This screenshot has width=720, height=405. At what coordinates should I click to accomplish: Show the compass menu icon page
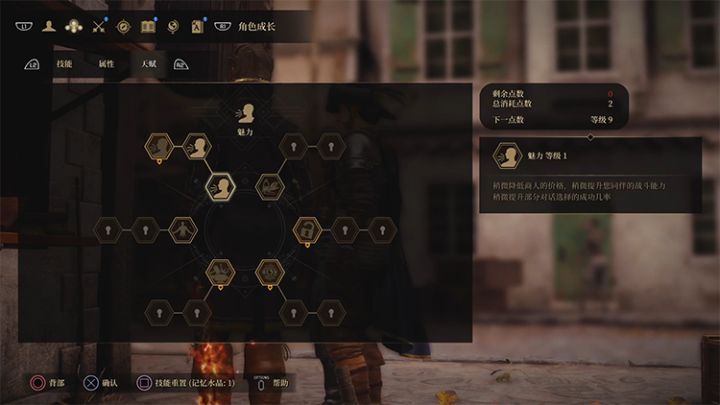coord(124,26)
